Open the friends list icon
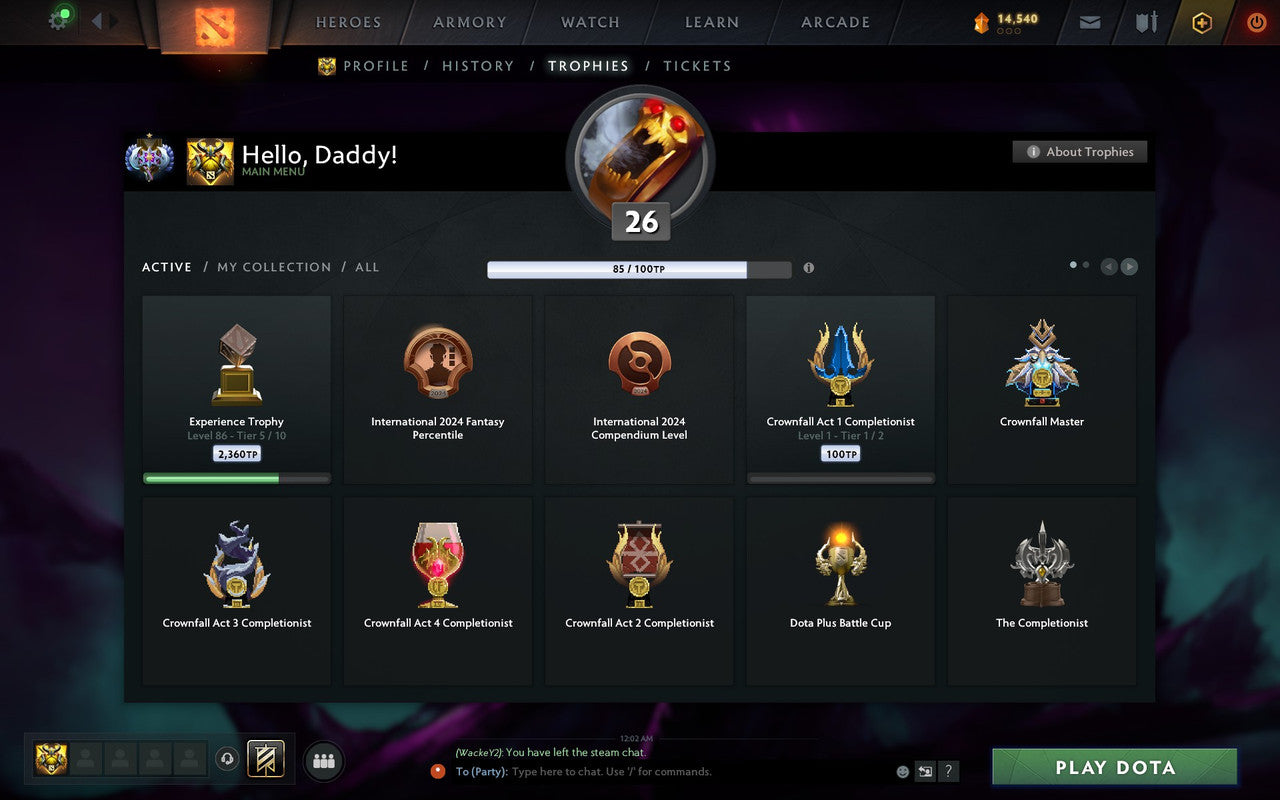1280x800 pixels. click(x=323, y=760)
